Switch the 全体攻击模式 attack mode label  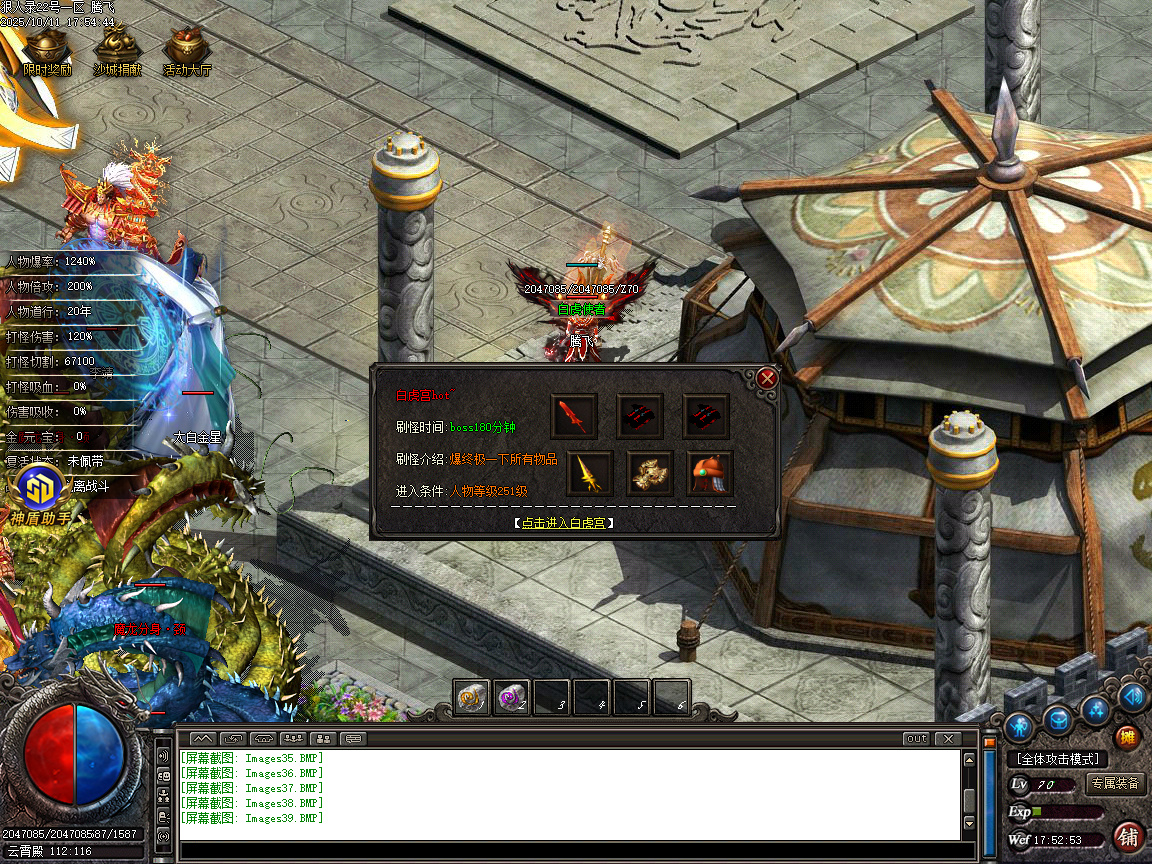pyautogui.click(x=1057, y=759)
